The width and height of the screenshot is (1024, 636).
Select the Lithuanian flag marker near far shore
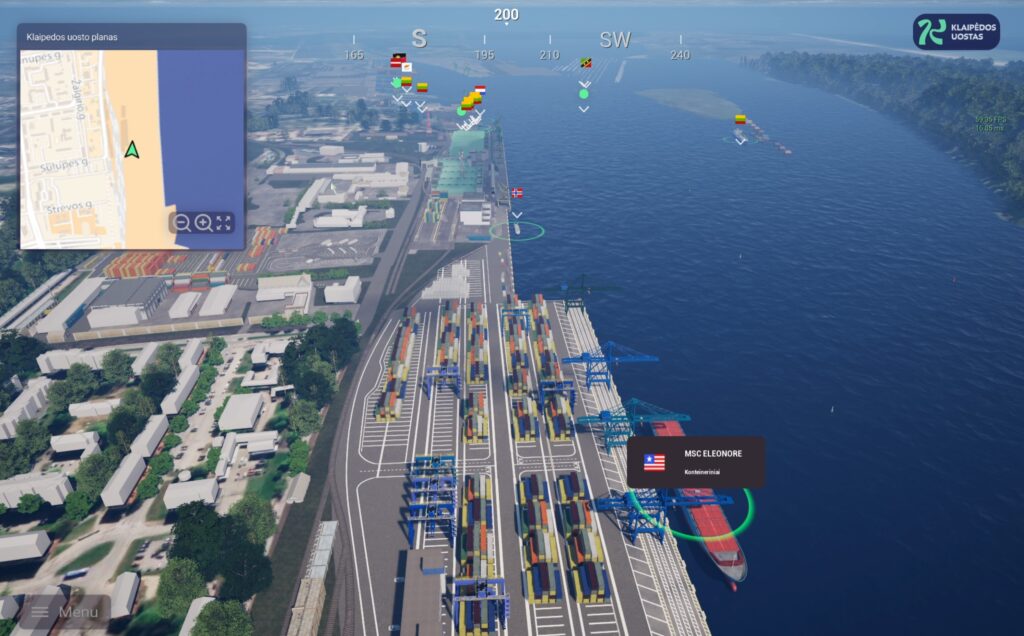tap(740, 119)
